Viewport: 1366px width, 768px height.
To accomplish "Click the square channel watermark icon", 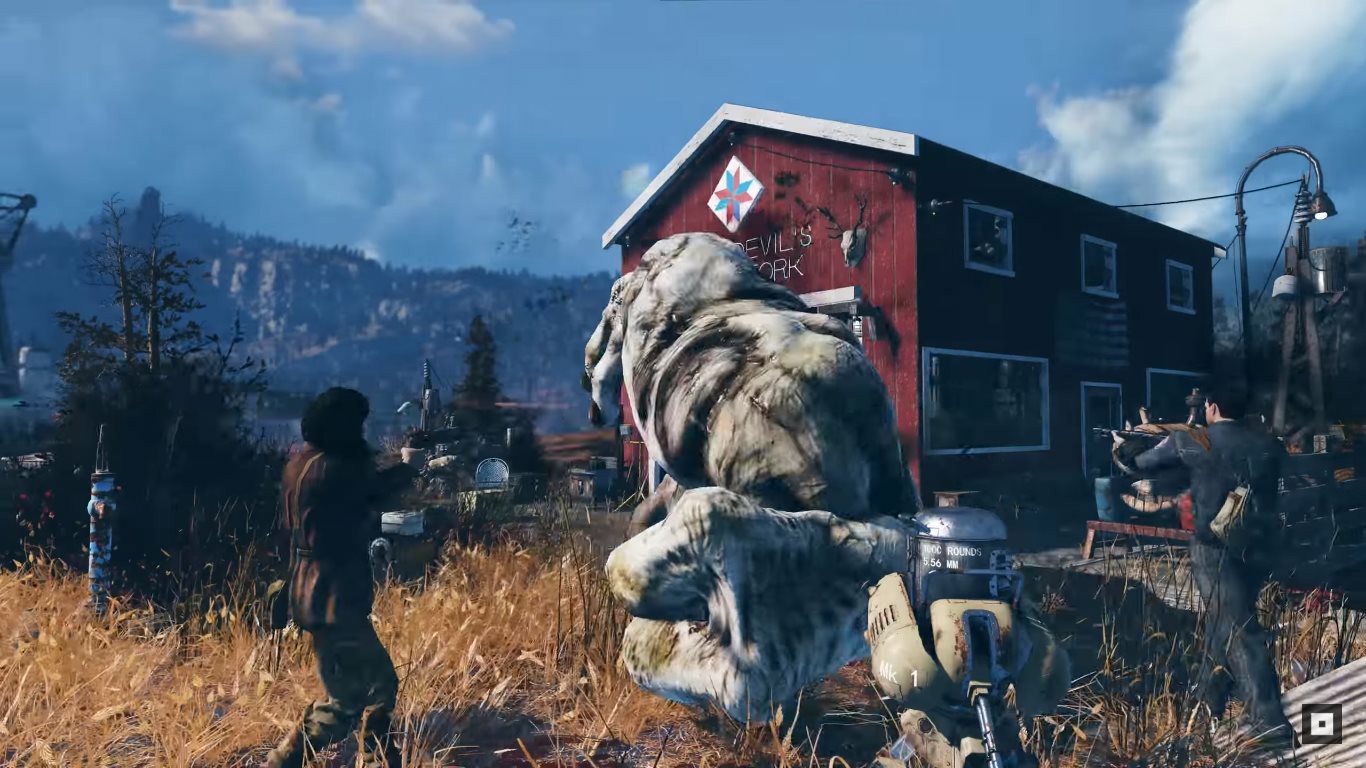I will (x=1321, y=724).
